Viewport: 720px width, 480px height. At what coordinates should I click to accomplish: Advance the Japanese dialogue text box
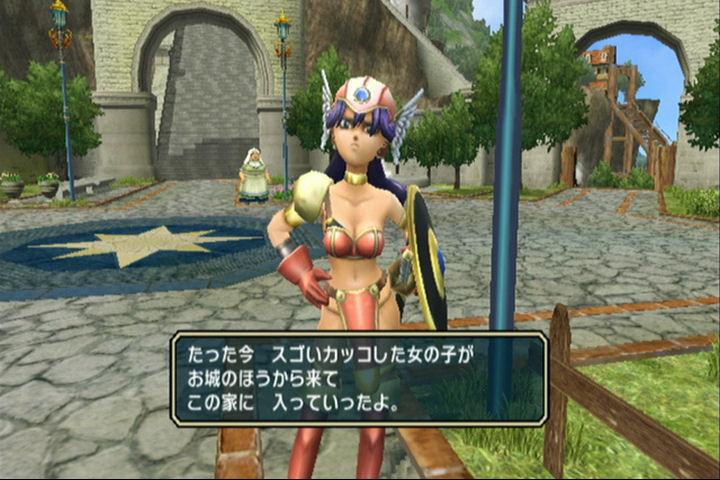[359, 379]
